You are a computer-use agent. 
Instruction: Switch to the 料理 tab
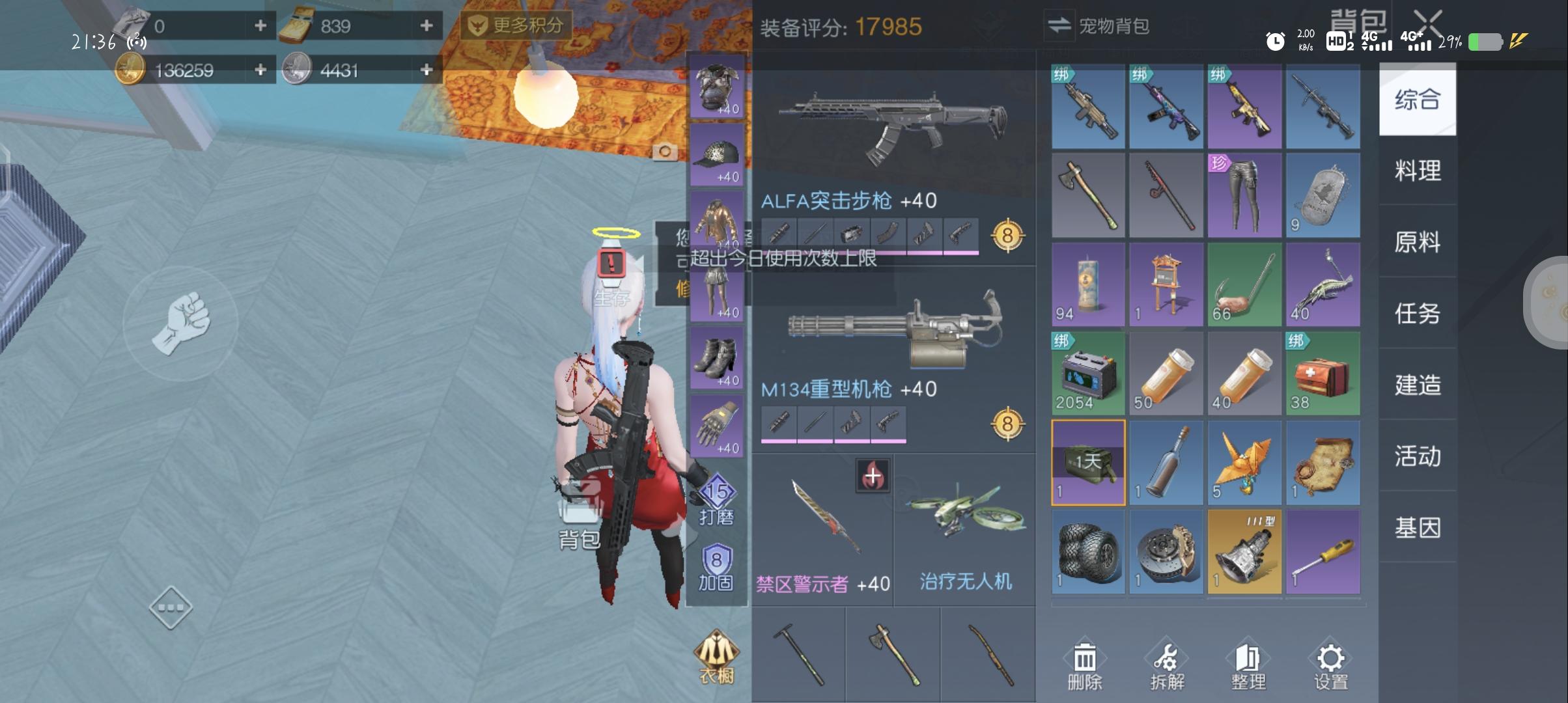pyautogui.click(x=1418, y=171)
